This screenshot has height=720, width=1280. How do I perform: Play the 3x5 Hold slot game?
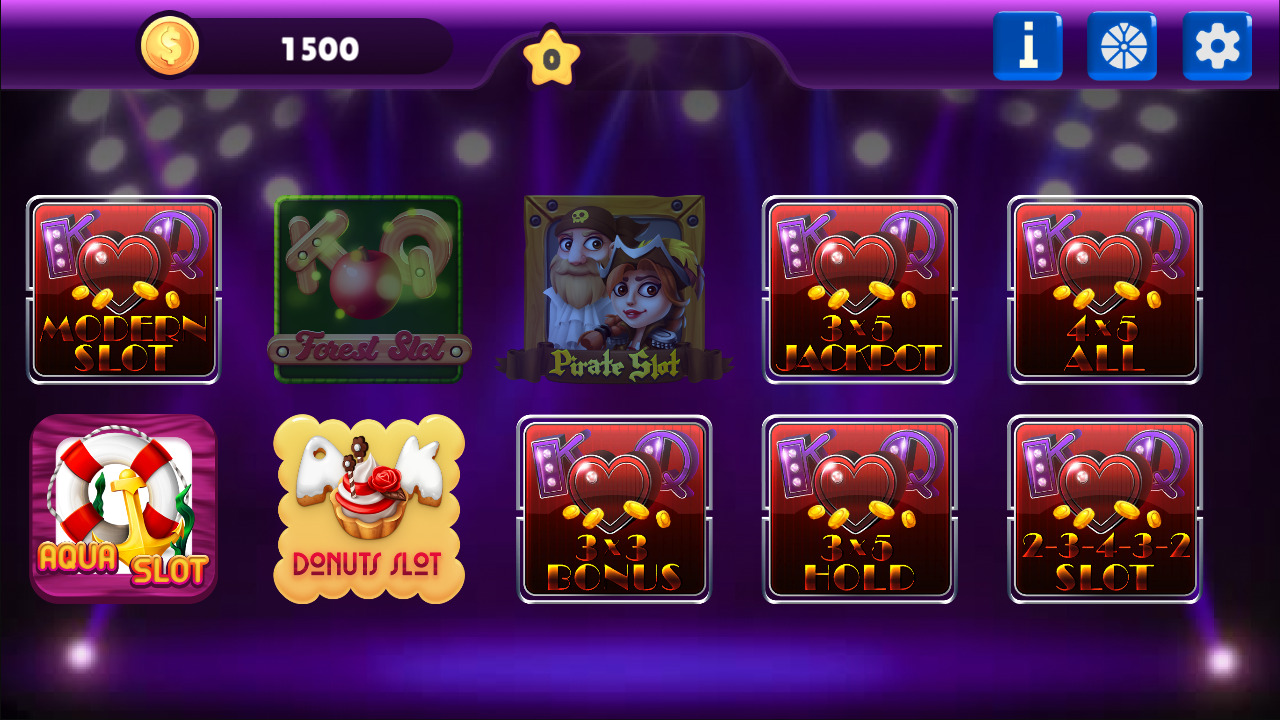pos(859,508)
